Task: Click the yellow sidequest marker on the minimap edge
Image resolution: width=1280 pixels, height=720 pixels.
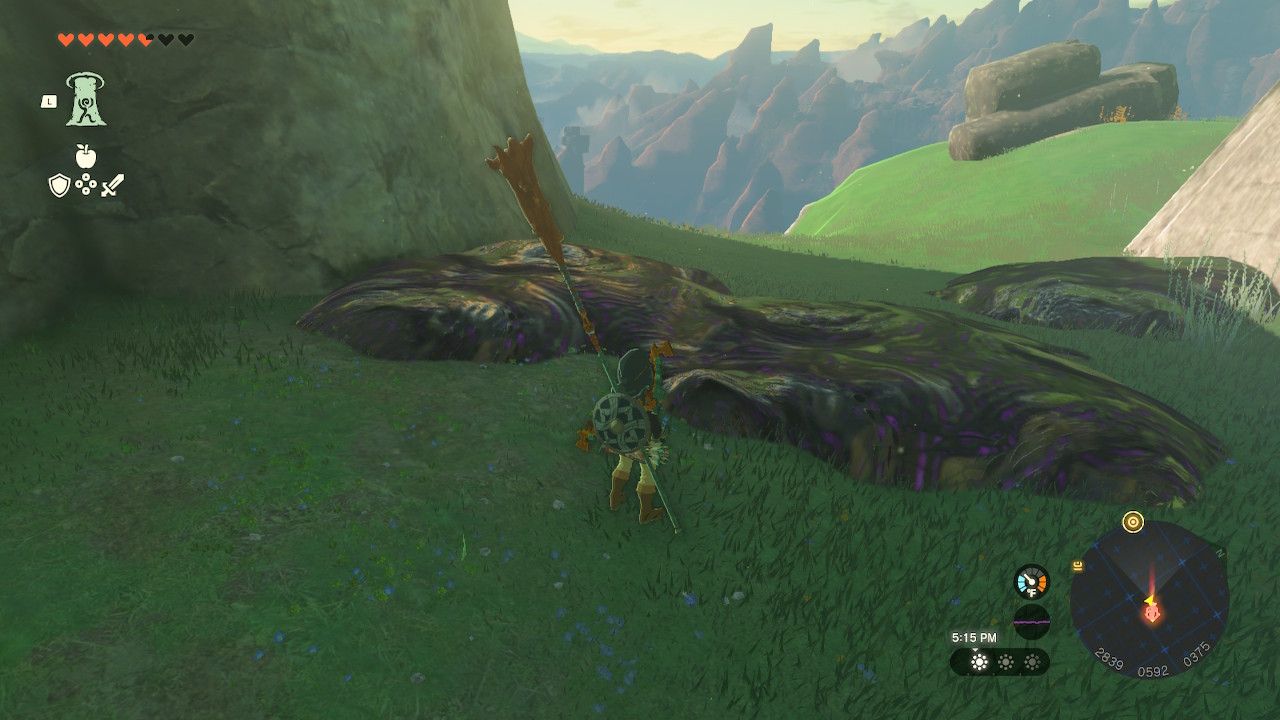Action: click(x=1076, y=564)
